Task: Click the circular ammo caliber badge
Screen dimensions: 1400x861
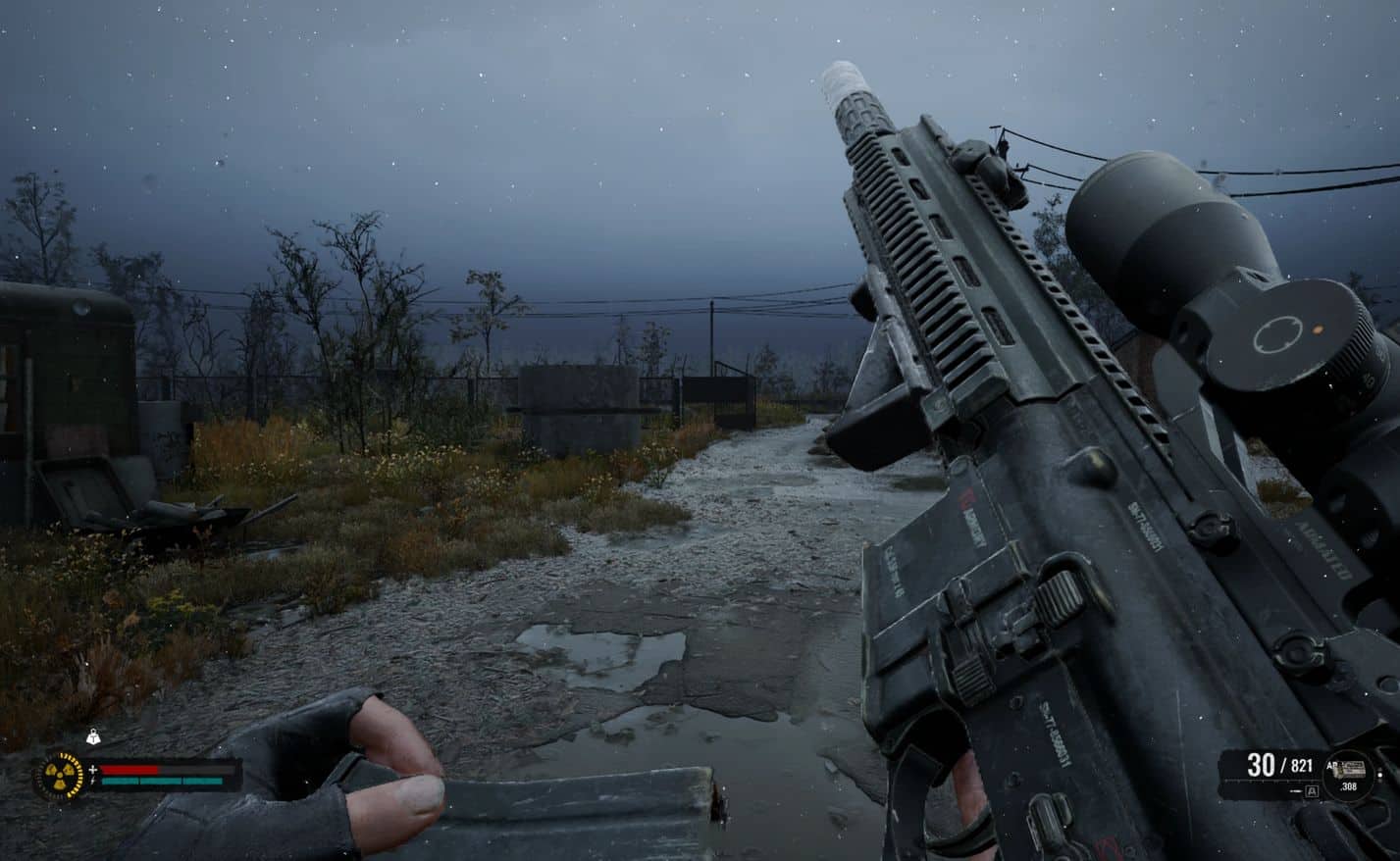Action: click(x=1349, y=776)
